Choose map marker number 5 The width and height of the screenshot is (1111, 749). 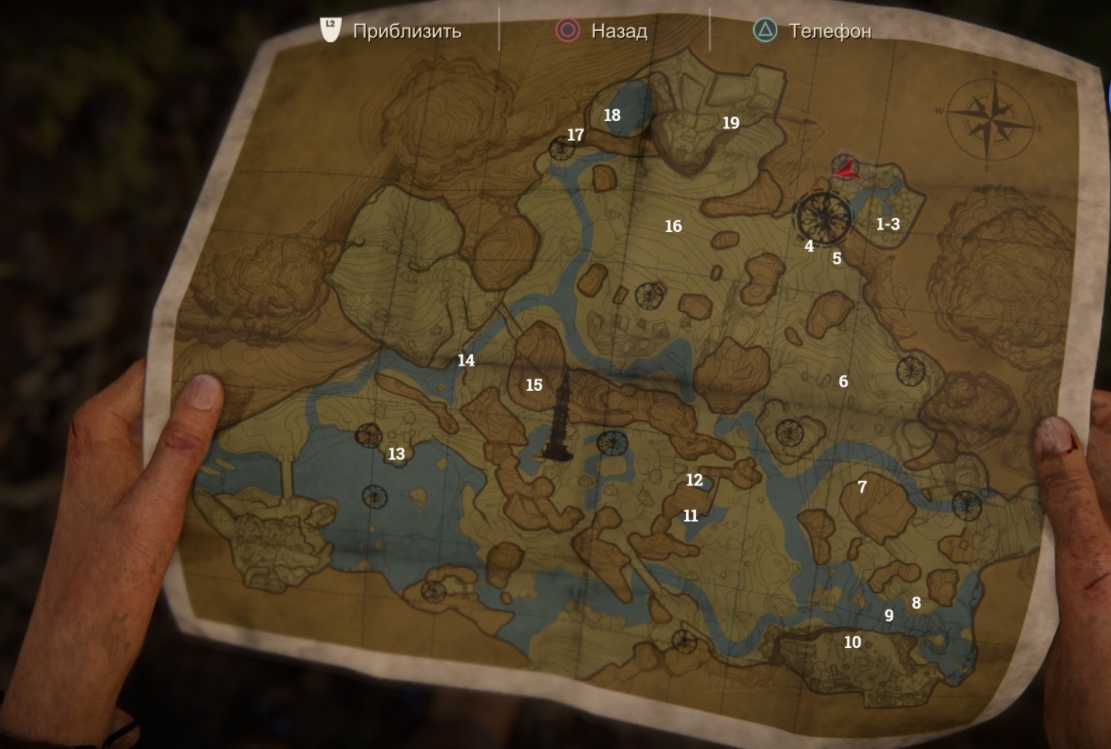pos(837,258)
